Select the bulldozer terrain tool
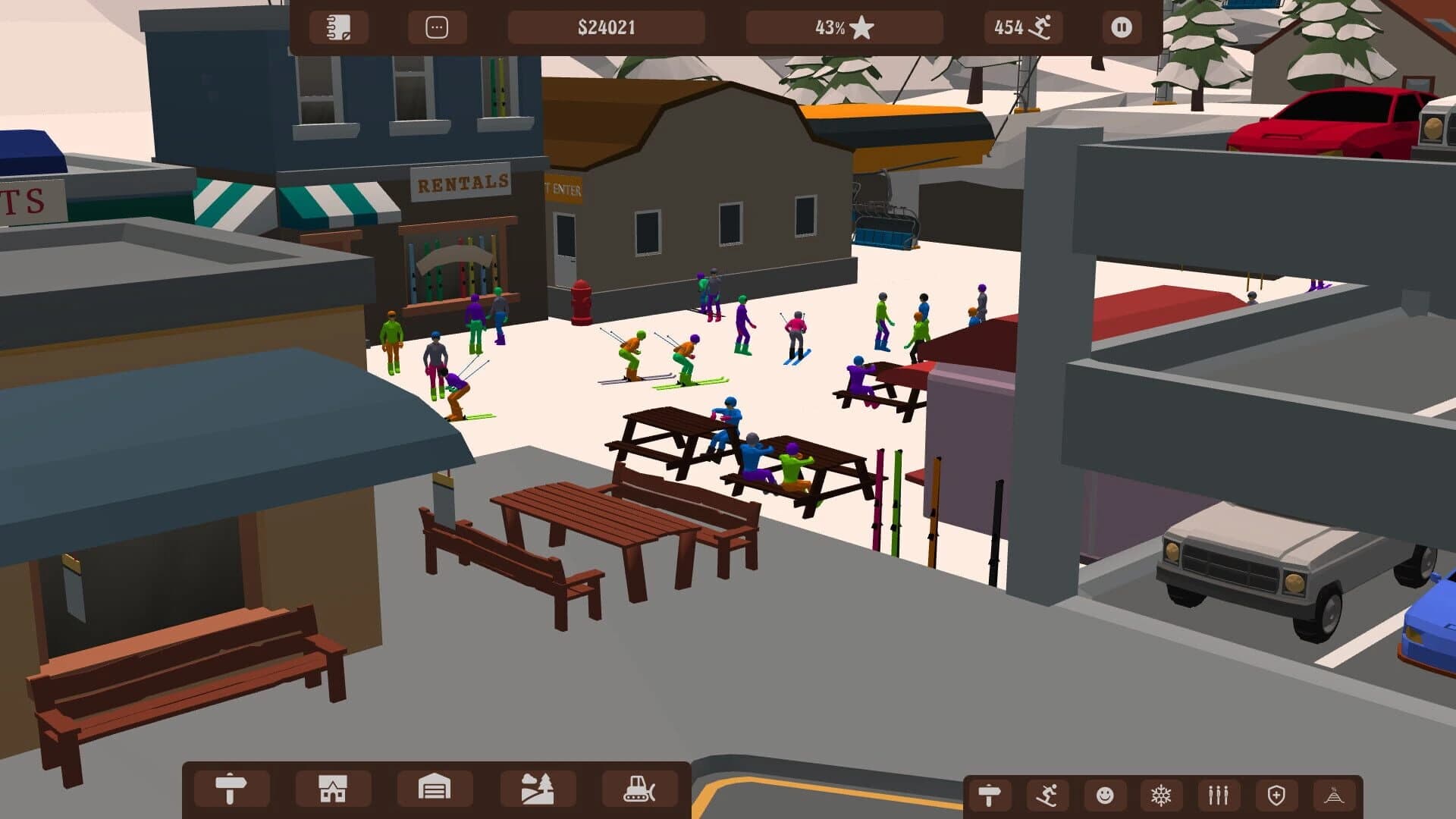This screenshot has width=1456, height=819. (x=641, y=789)
